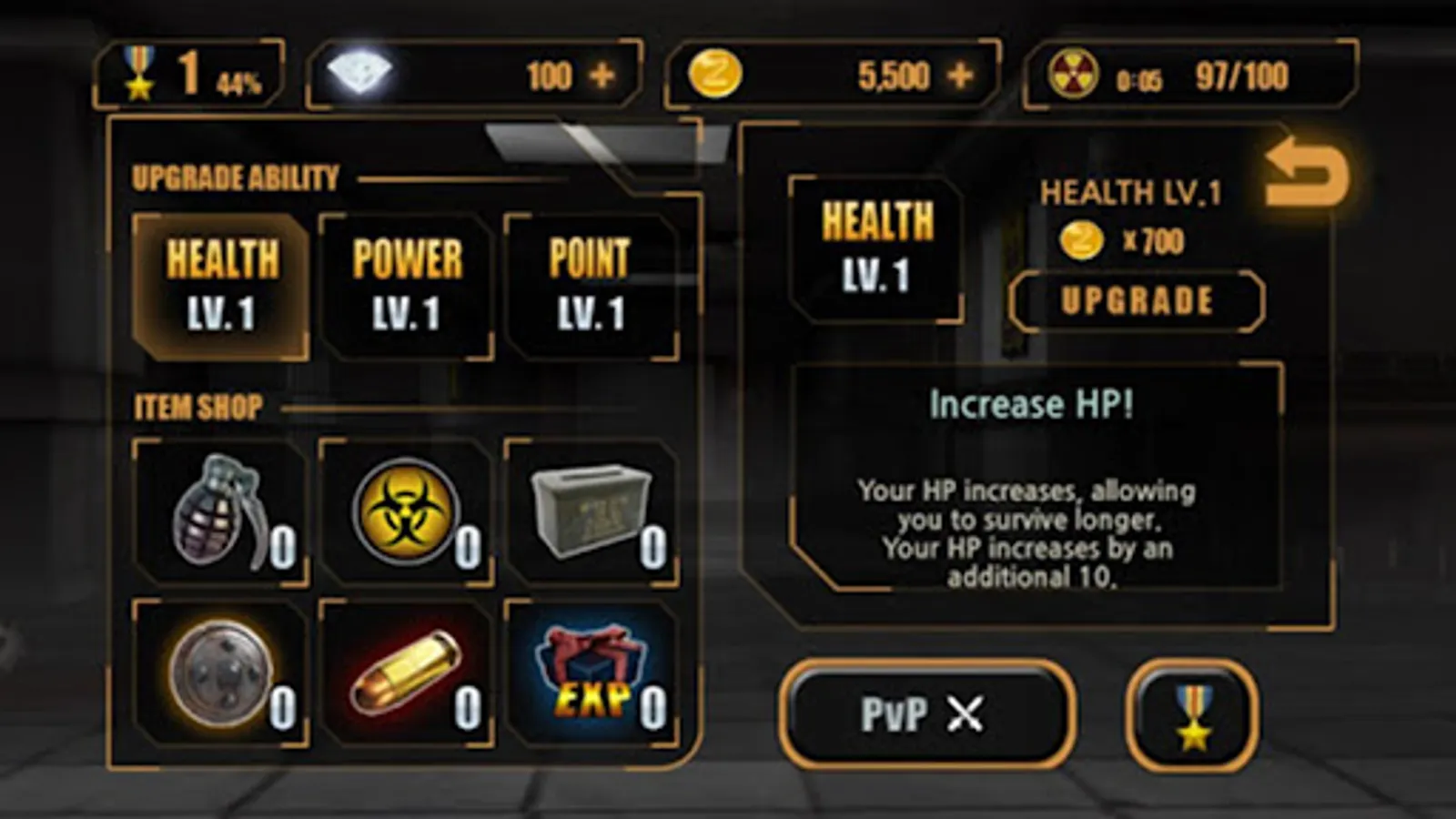Click the ammo box item icon
The image size is (1456, 819).
[x=590, y=510]
